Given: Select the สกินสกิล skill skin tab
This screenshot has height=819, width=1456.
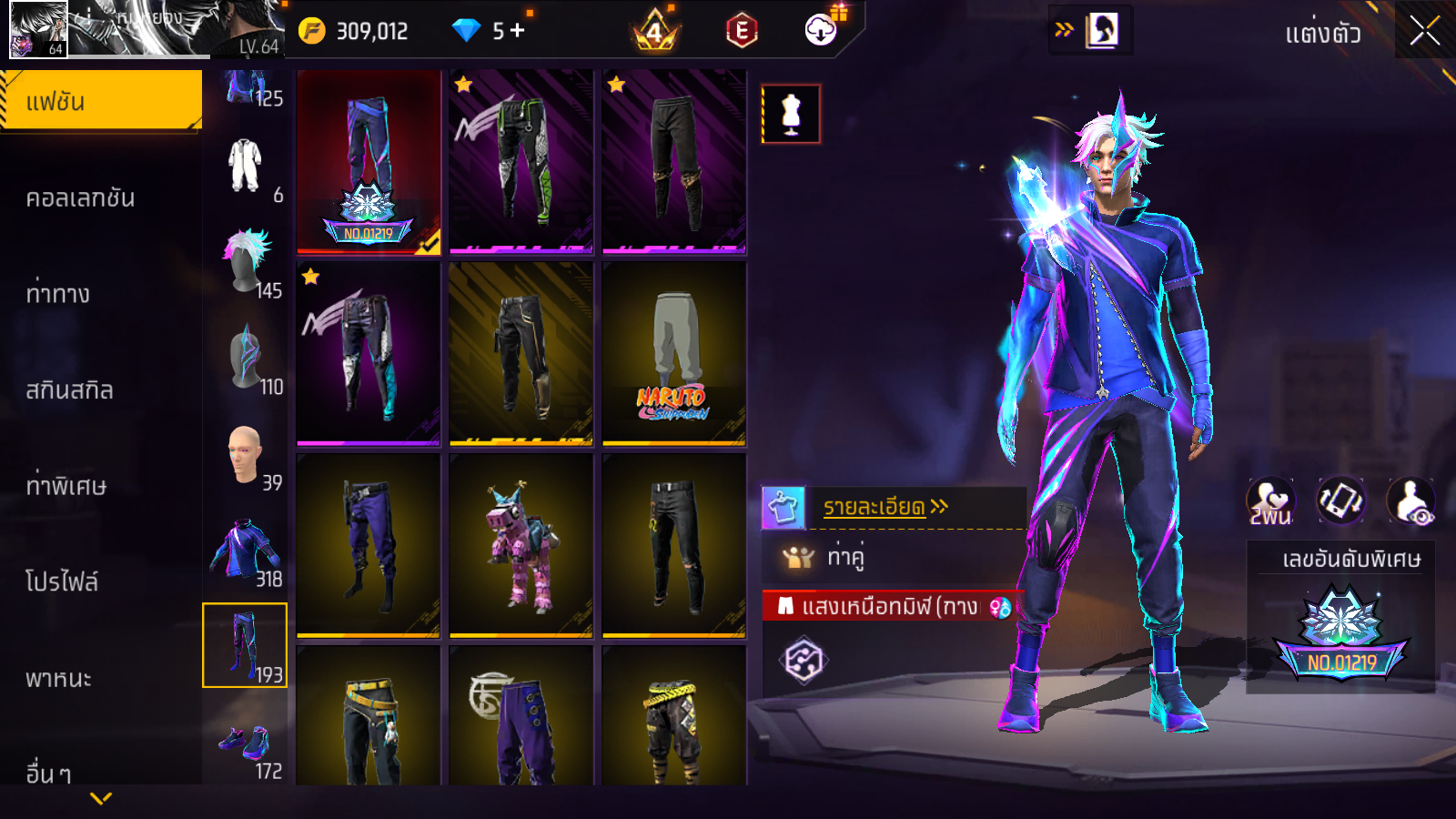Looking at the screenshot, I should [x=69, y=390].
